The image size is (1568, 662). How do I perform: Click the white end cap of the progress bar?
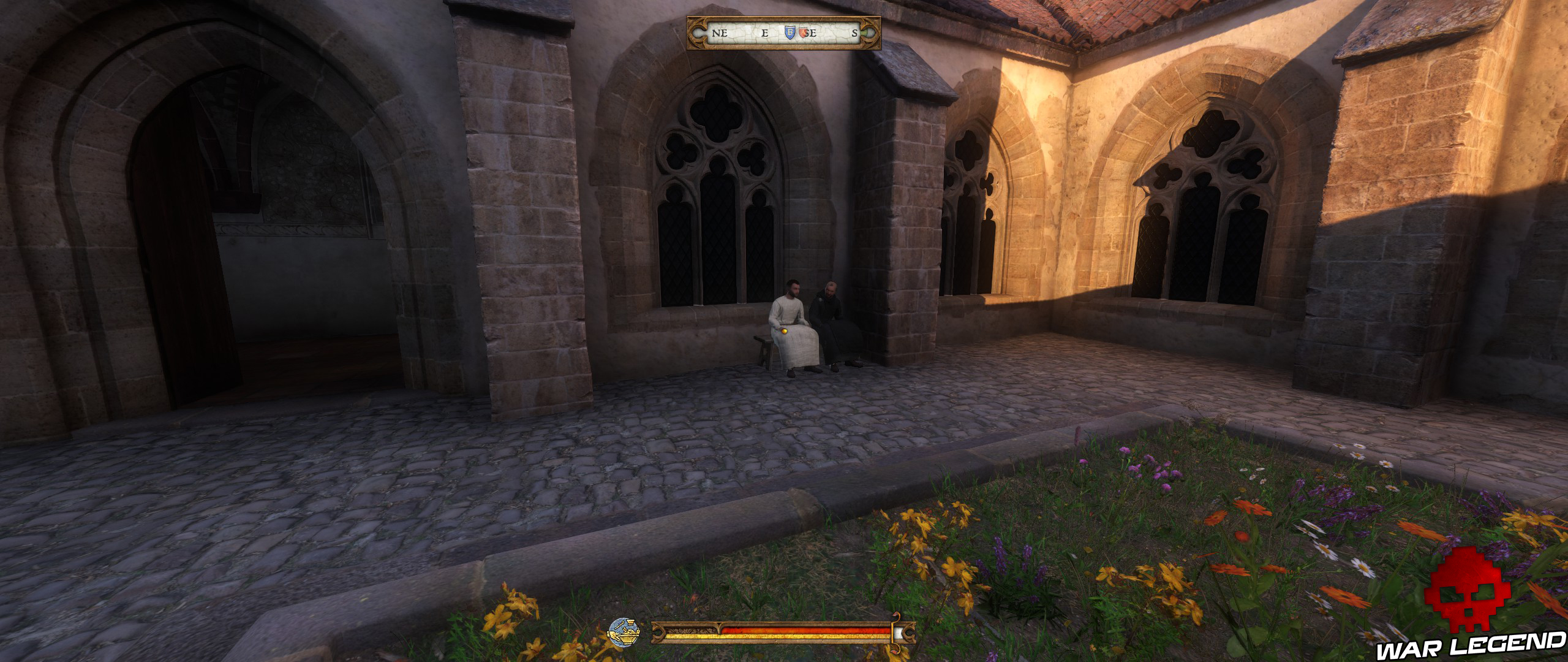[x=898, y=631]
